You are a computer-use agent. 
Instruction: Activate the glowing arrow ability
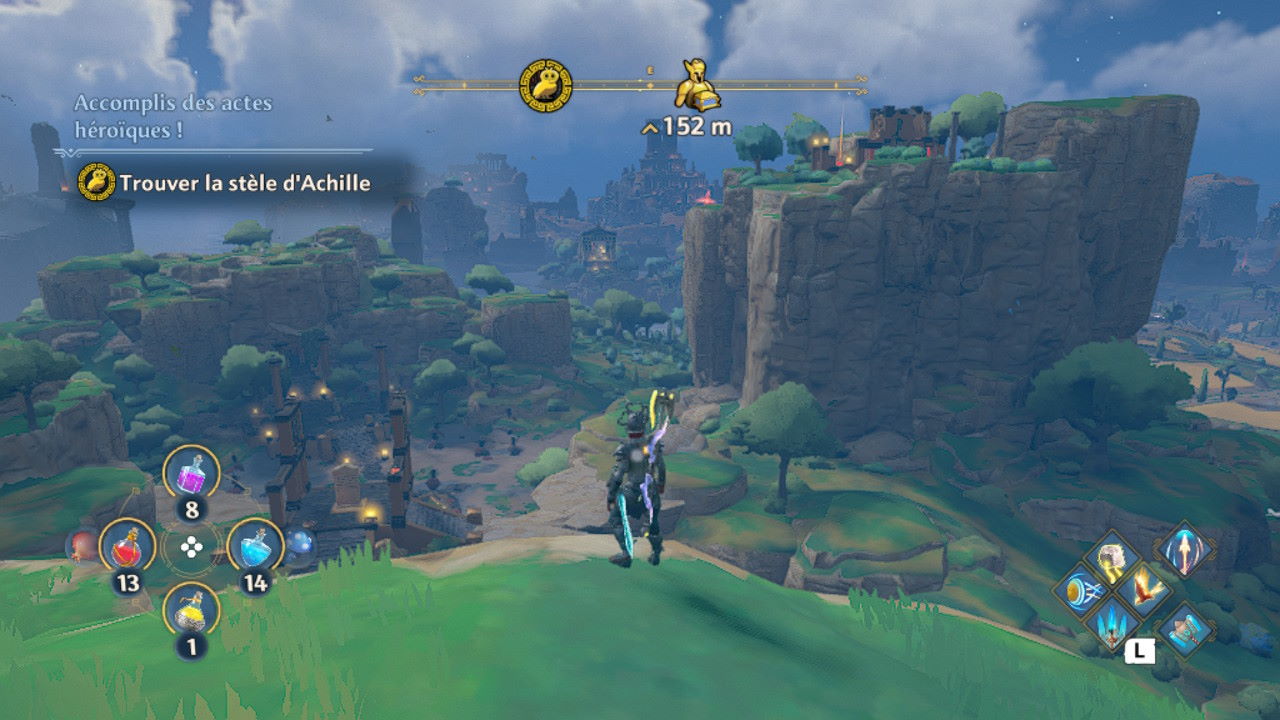[1184, 550]
